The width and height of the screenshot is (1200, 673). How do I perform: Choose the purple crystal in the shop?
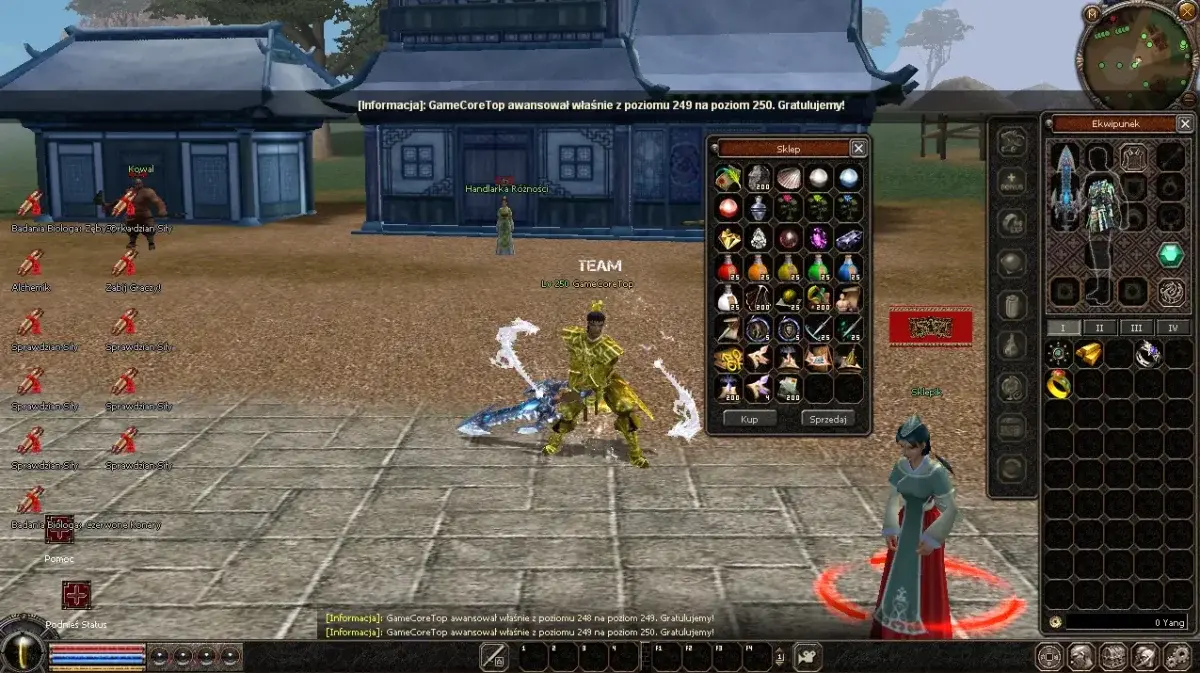(x=818, y=238)
